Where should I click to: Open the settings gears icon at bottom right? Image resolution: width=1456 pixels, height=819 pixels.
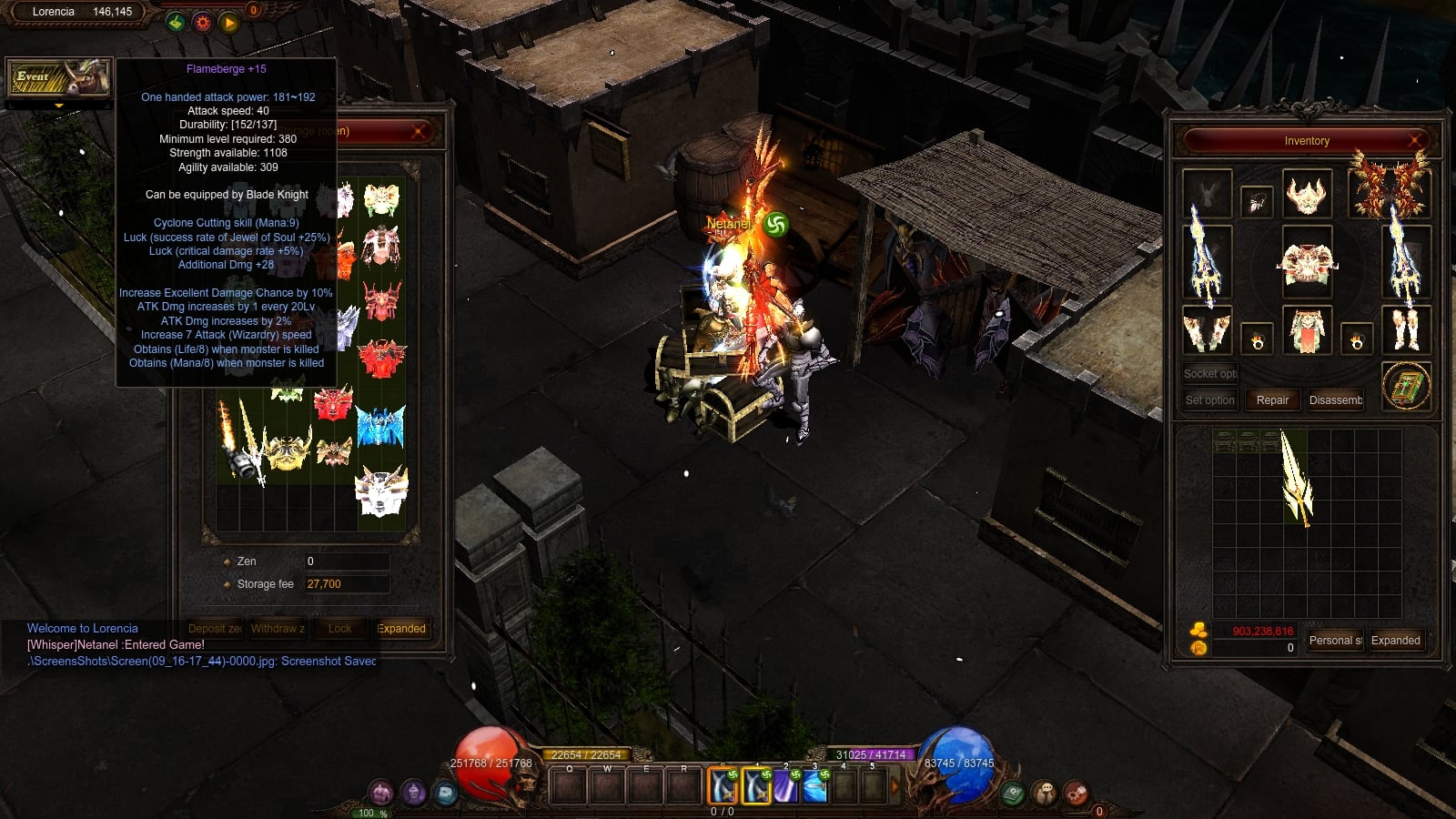1075,793
